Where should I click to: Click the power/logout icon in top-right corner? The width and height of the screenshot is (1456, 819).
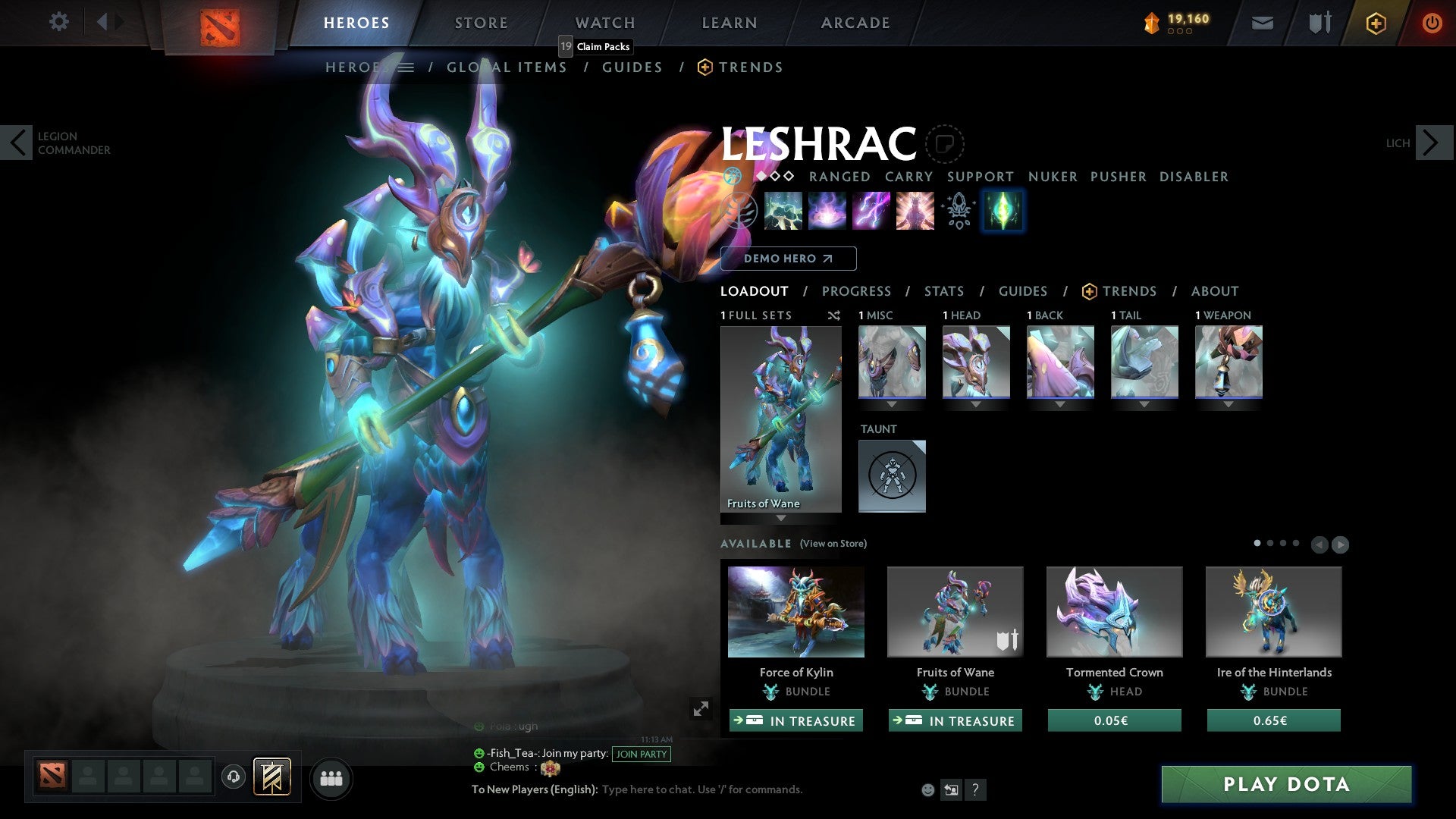click(1432, 23)
